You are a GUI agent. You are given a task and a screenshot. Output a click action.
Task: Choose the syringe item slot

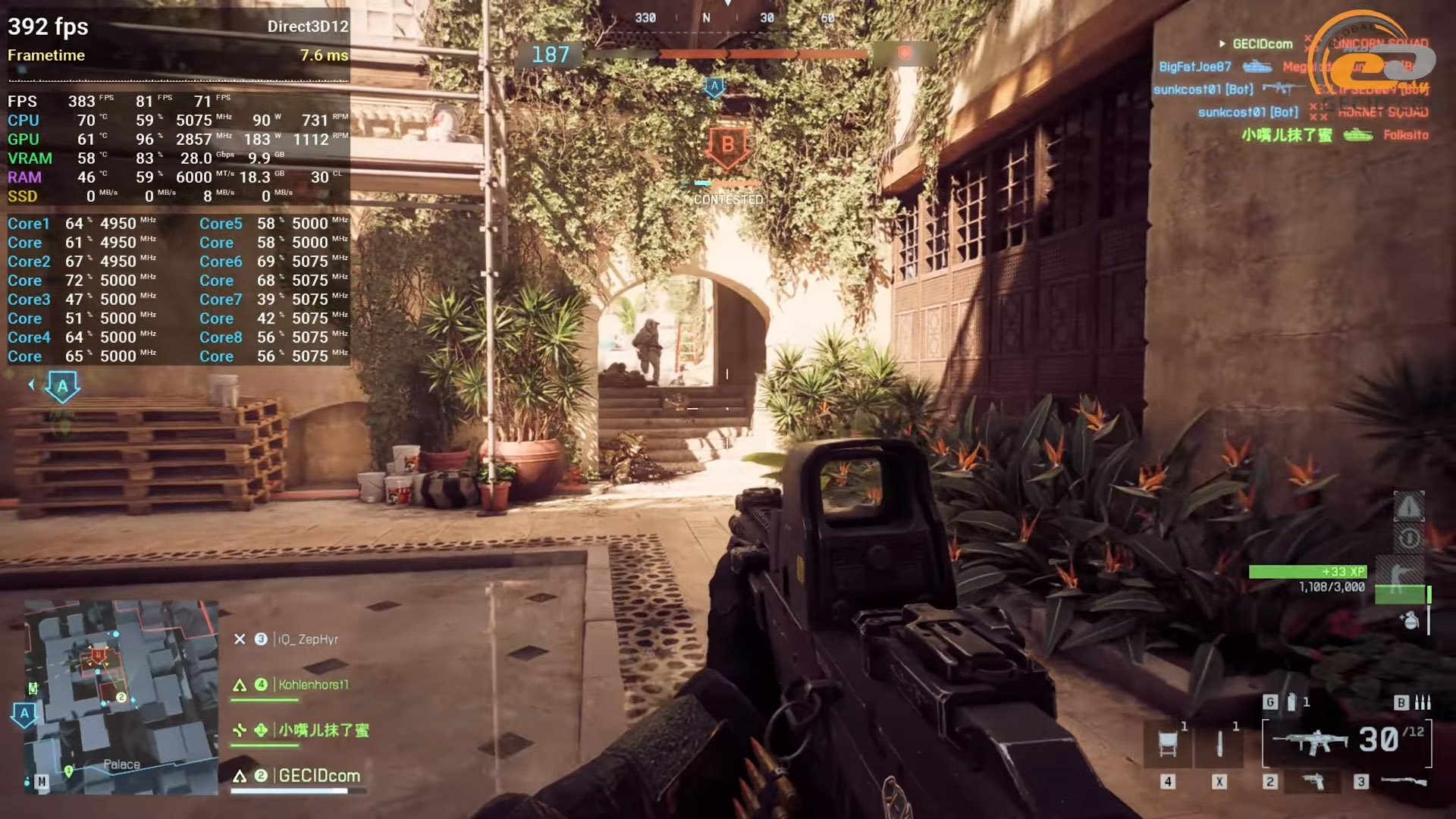(1219, 743)
